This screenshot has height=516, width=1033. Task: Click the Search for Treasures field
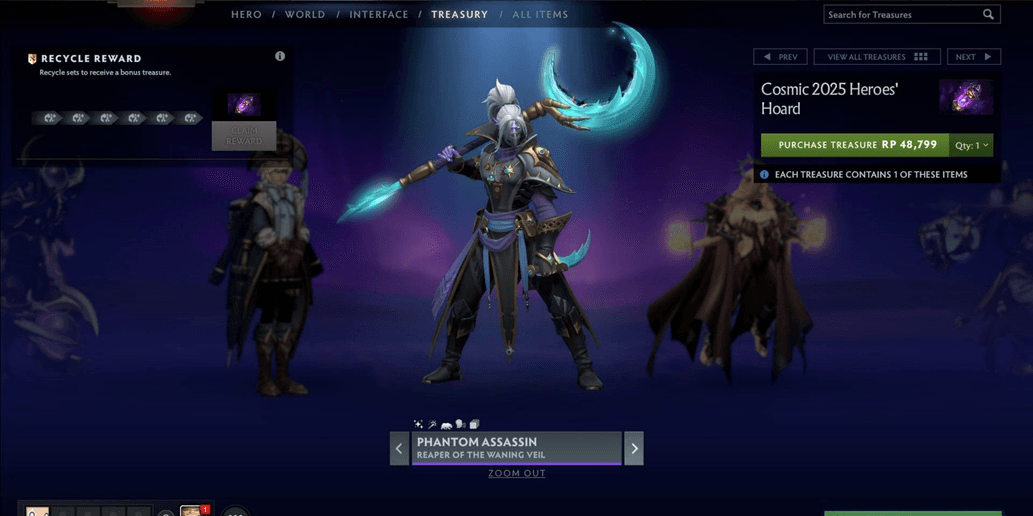pyautogui.click(x=902, y=15)
